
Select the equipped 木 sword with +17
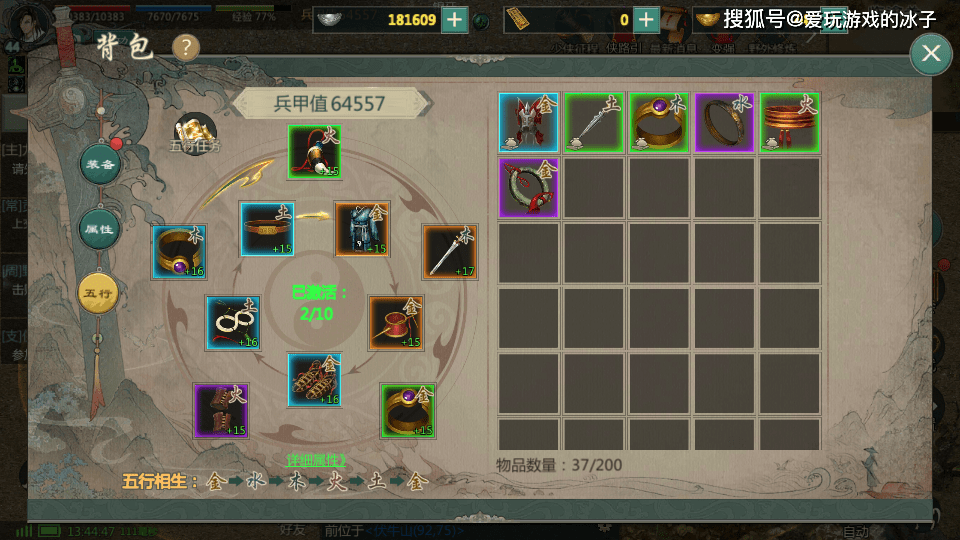click(449, 251)
